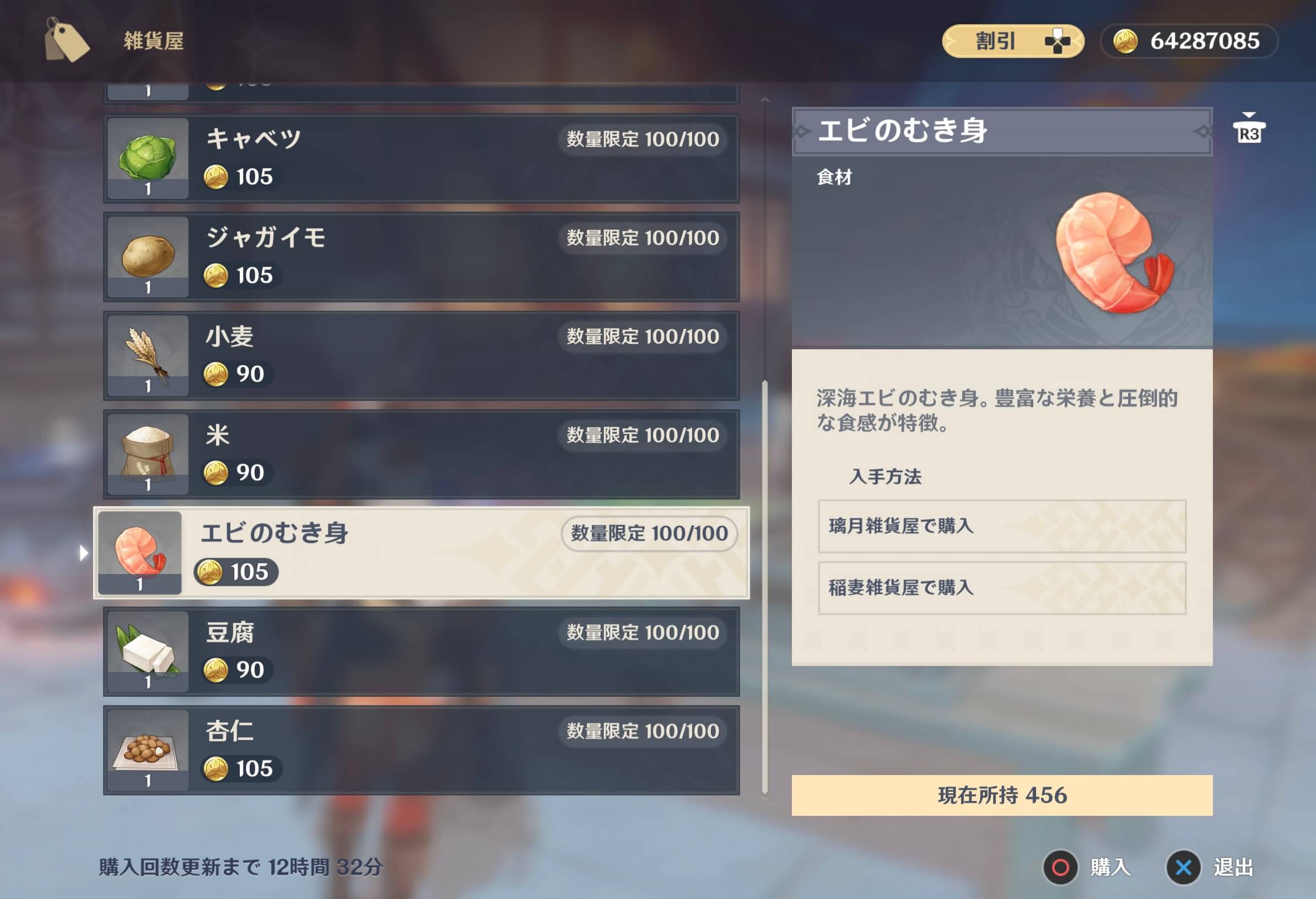1316x899 pixels.
Task: Open the 稲妻雑貨屋で購入 source entry
Action: coord(1002,589)
